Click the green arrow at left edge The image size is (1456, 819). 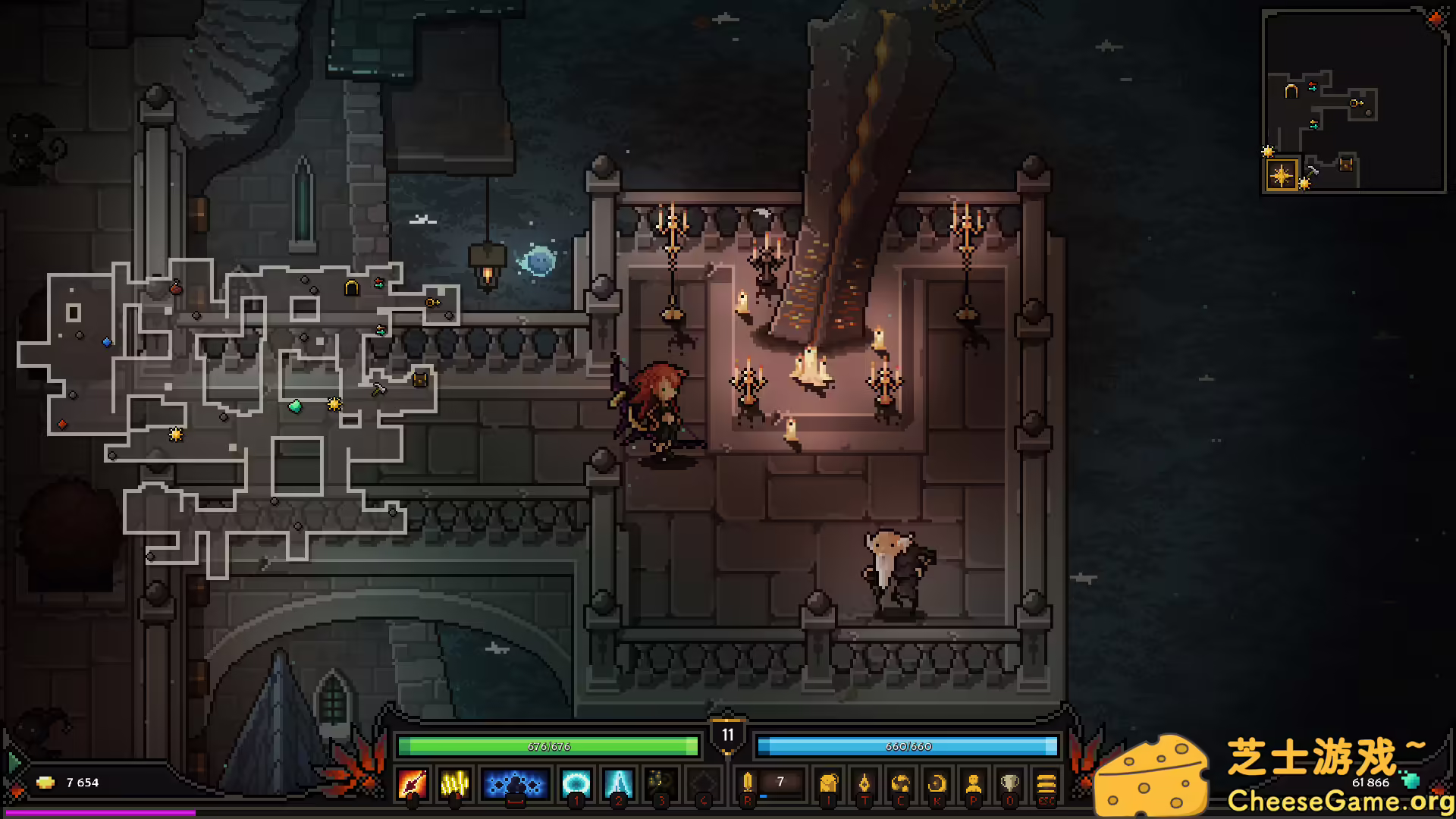coord(13,761)
